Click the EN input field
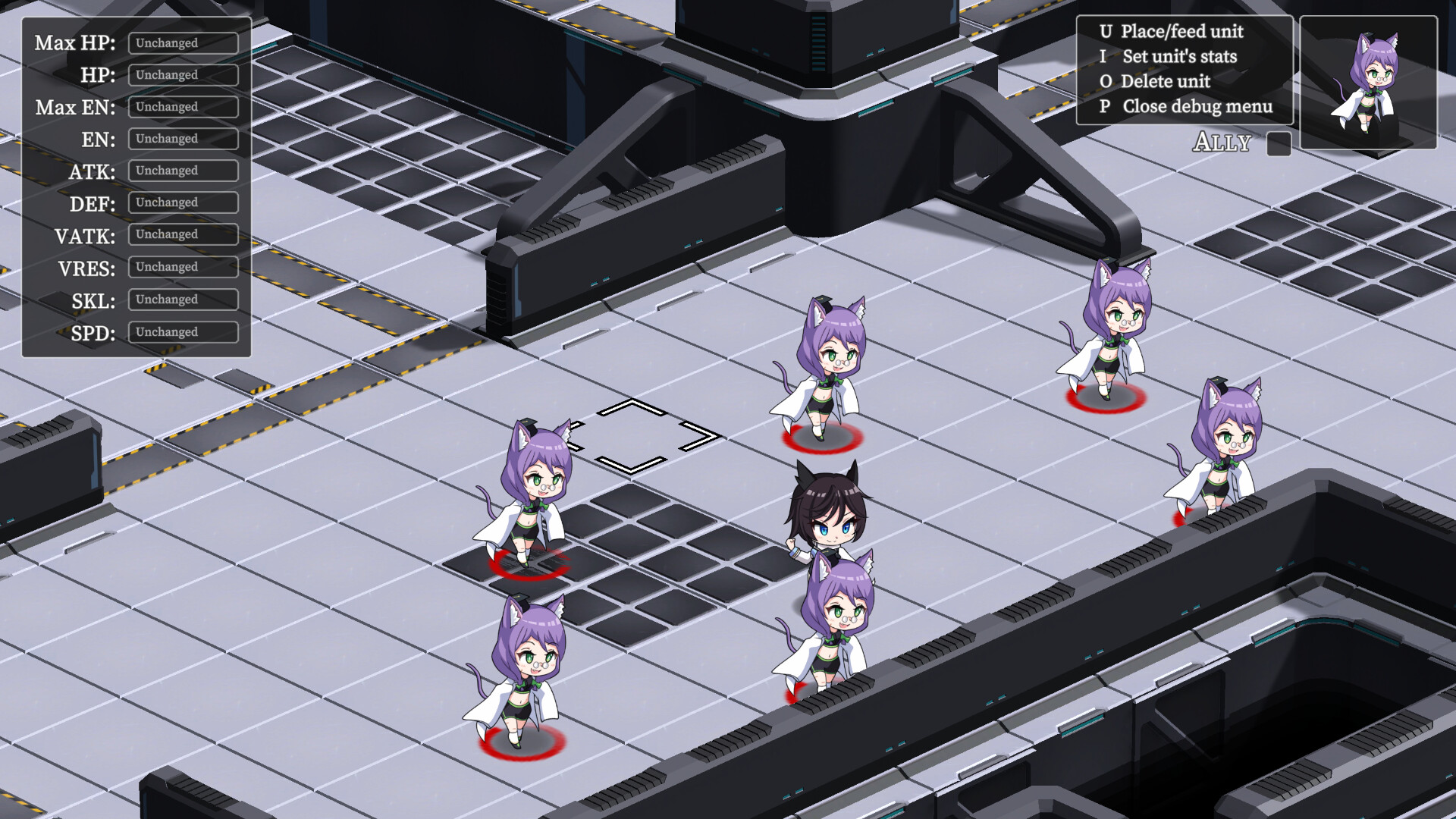Screen dimensions: 1456x819 183,139
